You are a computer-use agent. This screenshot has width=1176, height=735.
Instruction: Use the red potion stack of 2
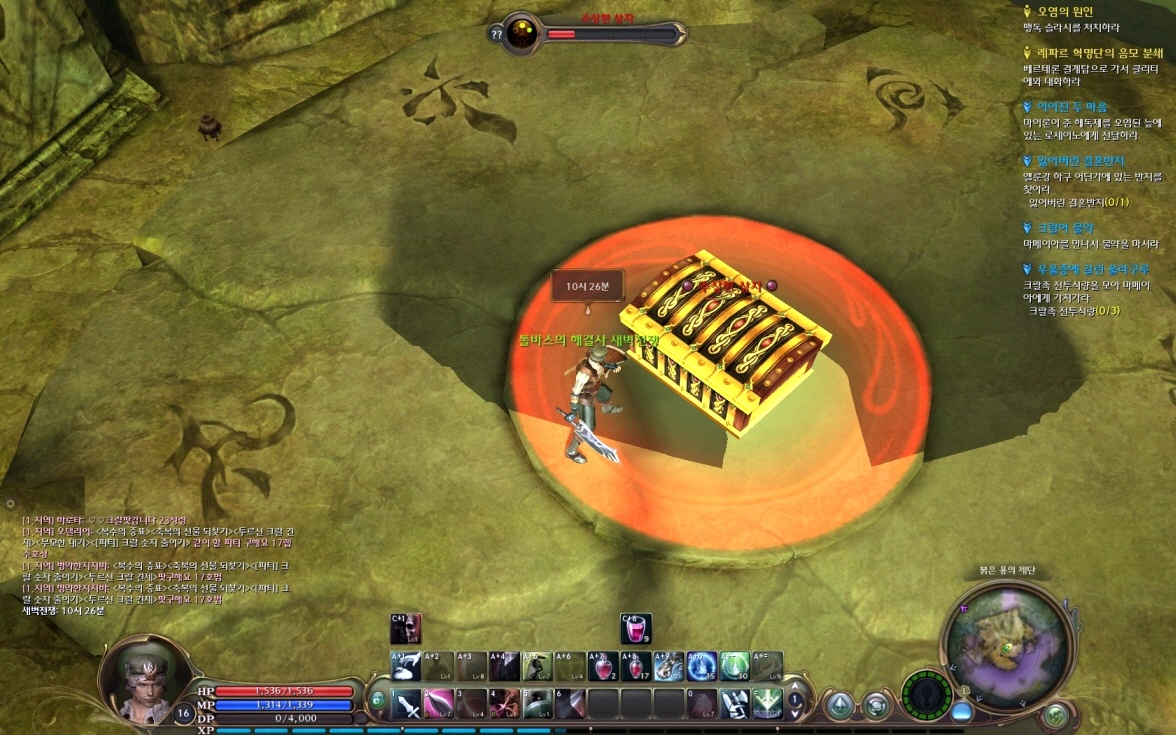pyautogui.click(x=602, y=667)
